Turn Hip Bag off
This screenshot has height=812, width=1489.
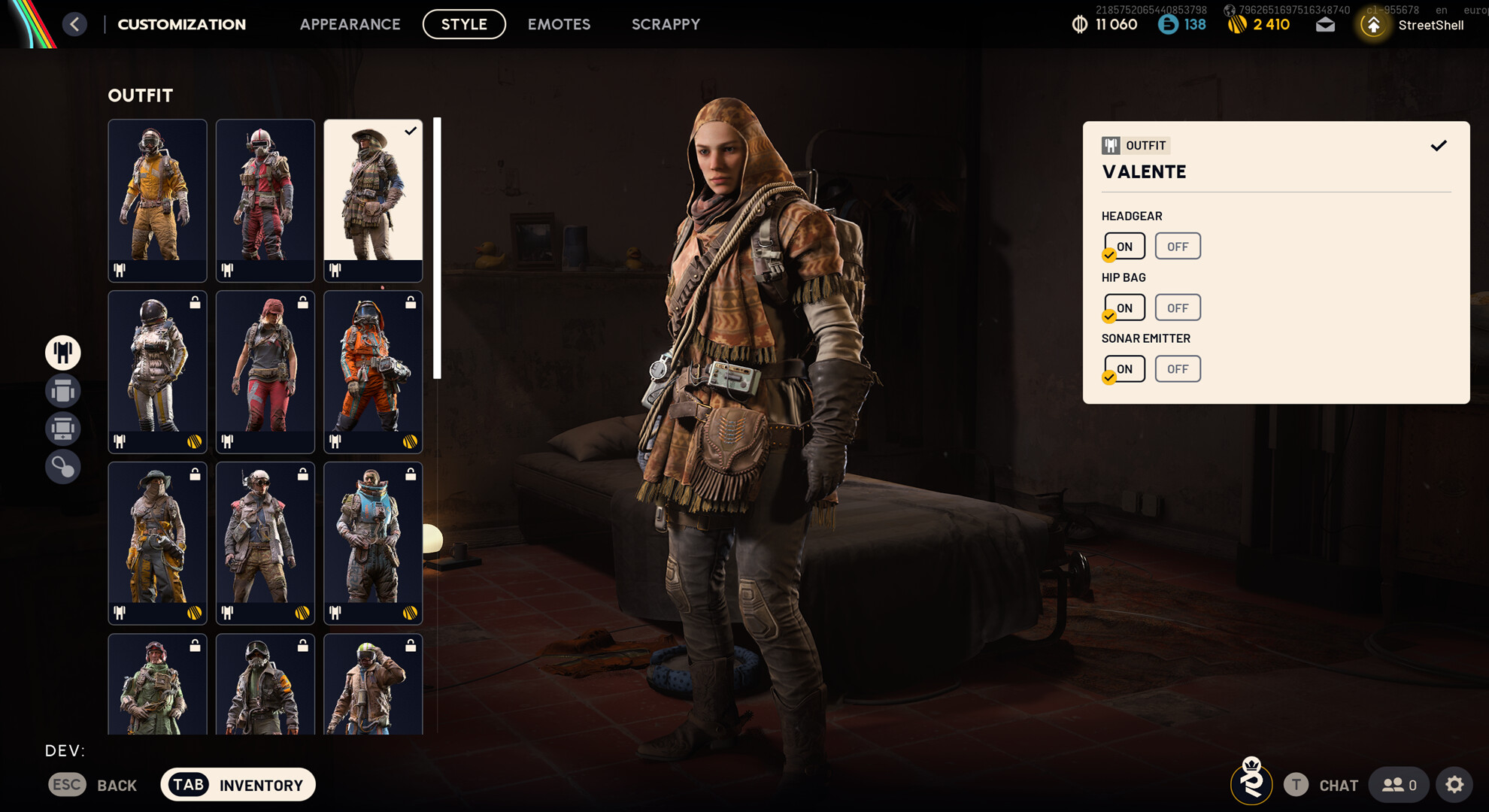[1177, 308]
